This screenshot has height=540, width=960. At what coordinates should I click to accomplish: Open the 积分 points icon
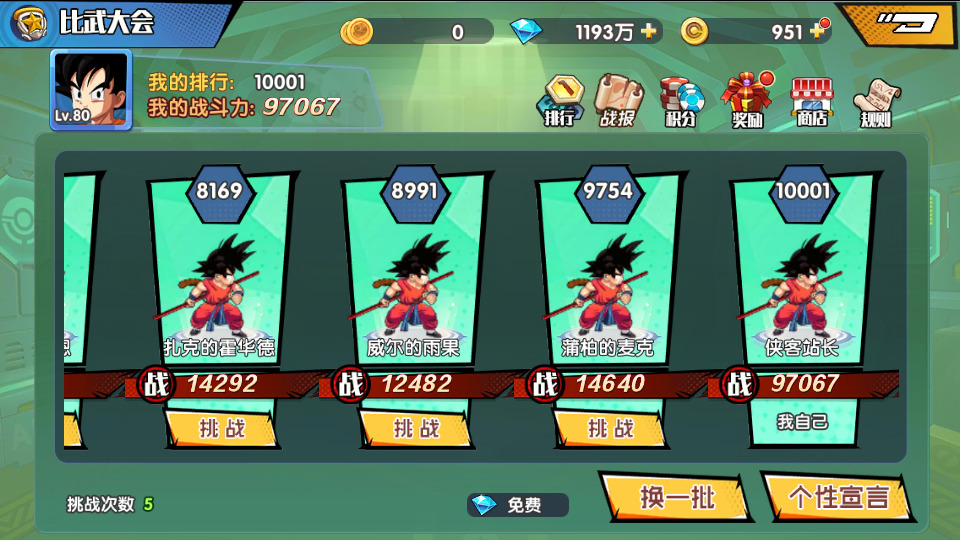(x=680, y=102)
